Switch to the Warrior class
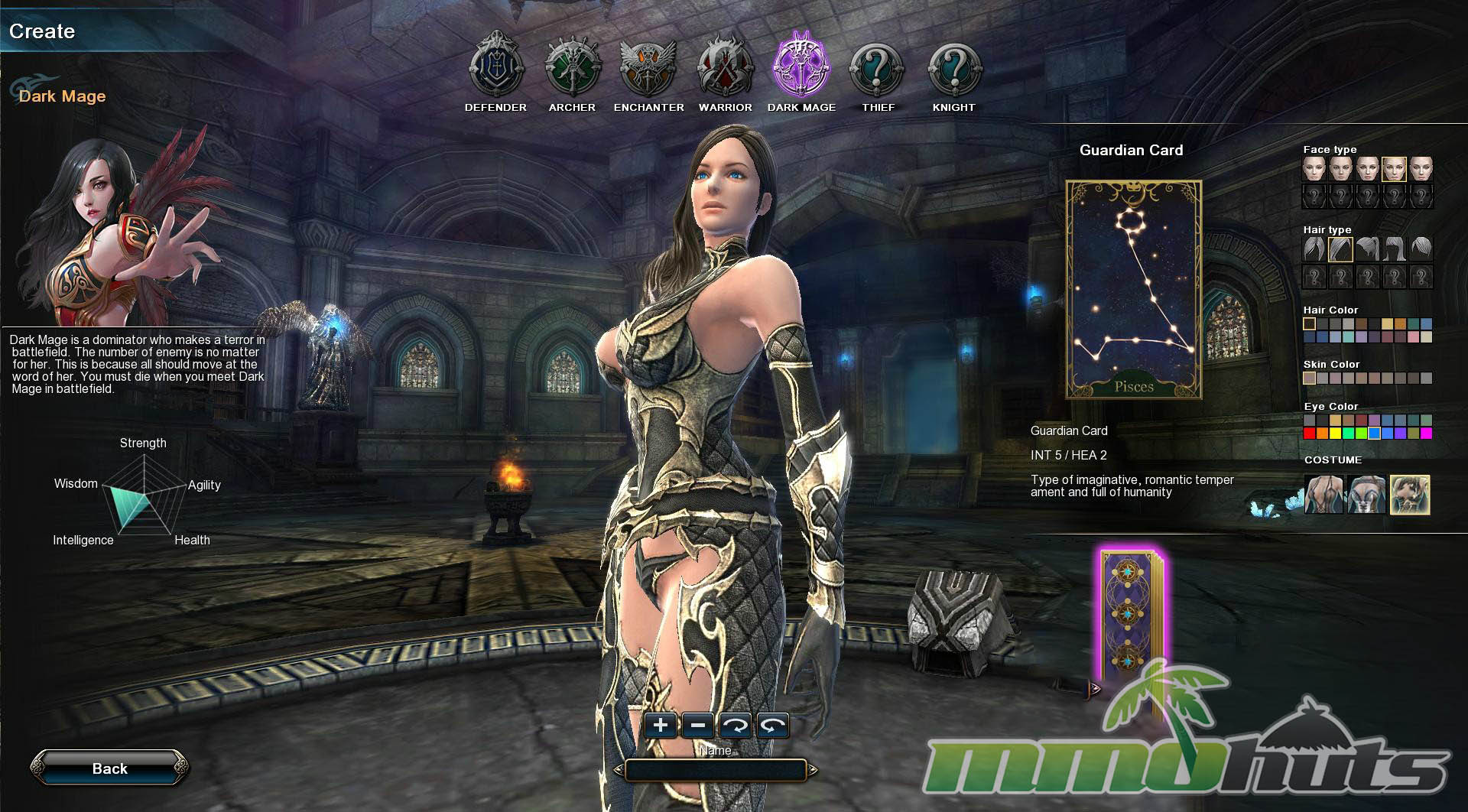Screen dimensions: 1468x812 click(725, 68)
